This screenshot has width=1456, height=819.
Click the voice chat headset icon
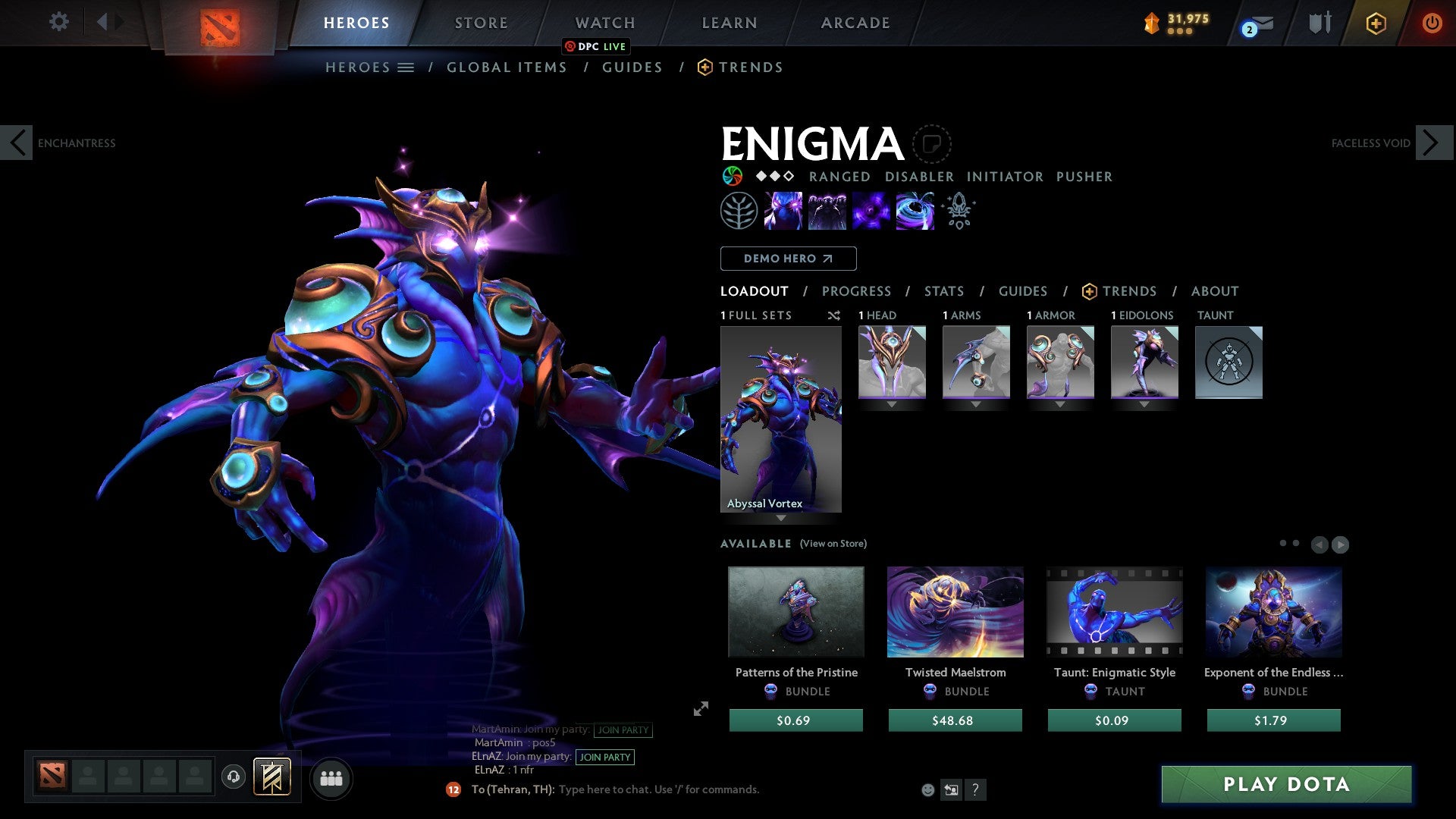(x=233, y=777)
